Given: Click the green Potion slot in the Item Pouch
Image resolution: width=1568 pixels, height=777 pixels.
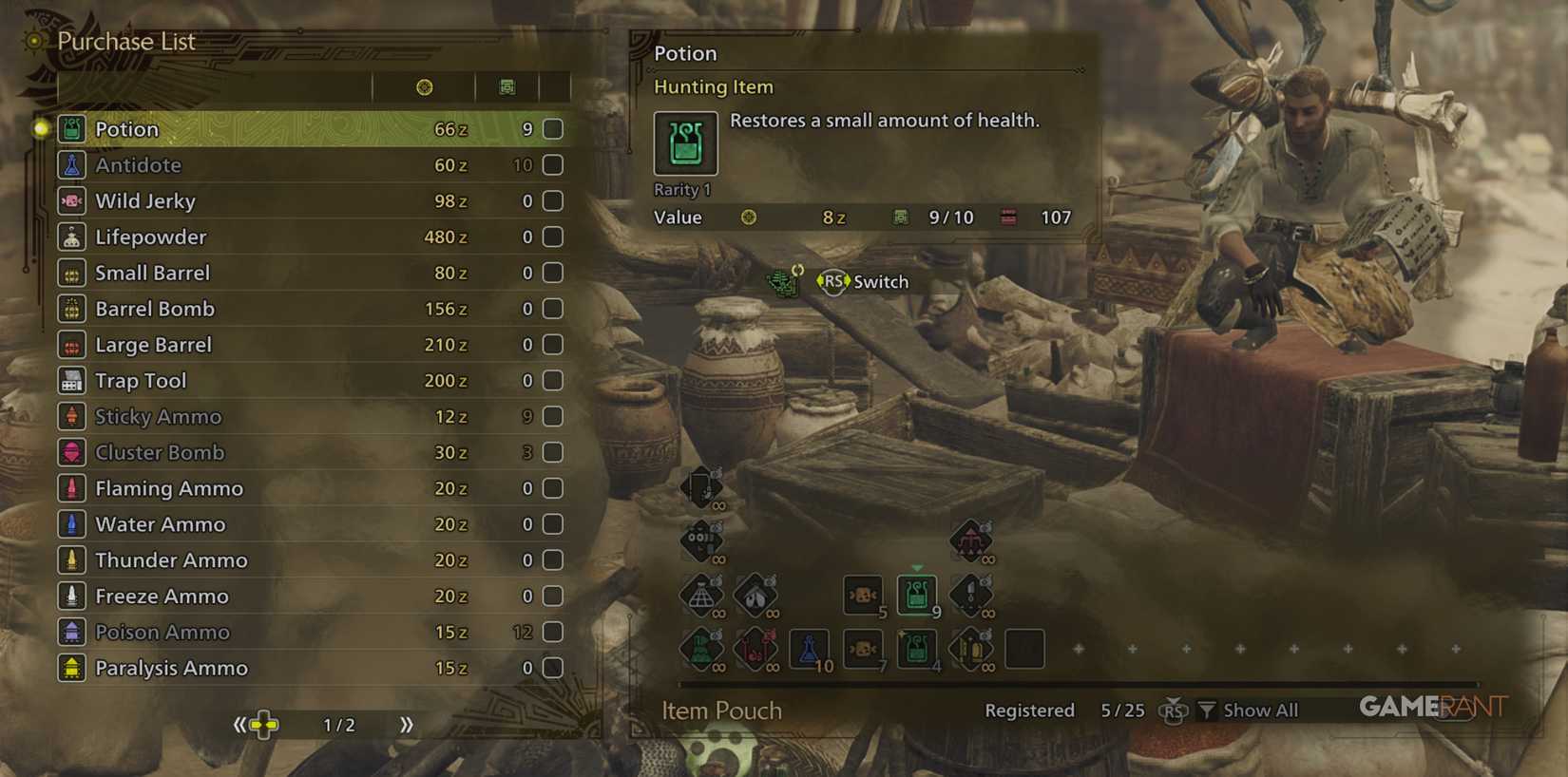Looking at the screenshot, I should coord(916,597).
